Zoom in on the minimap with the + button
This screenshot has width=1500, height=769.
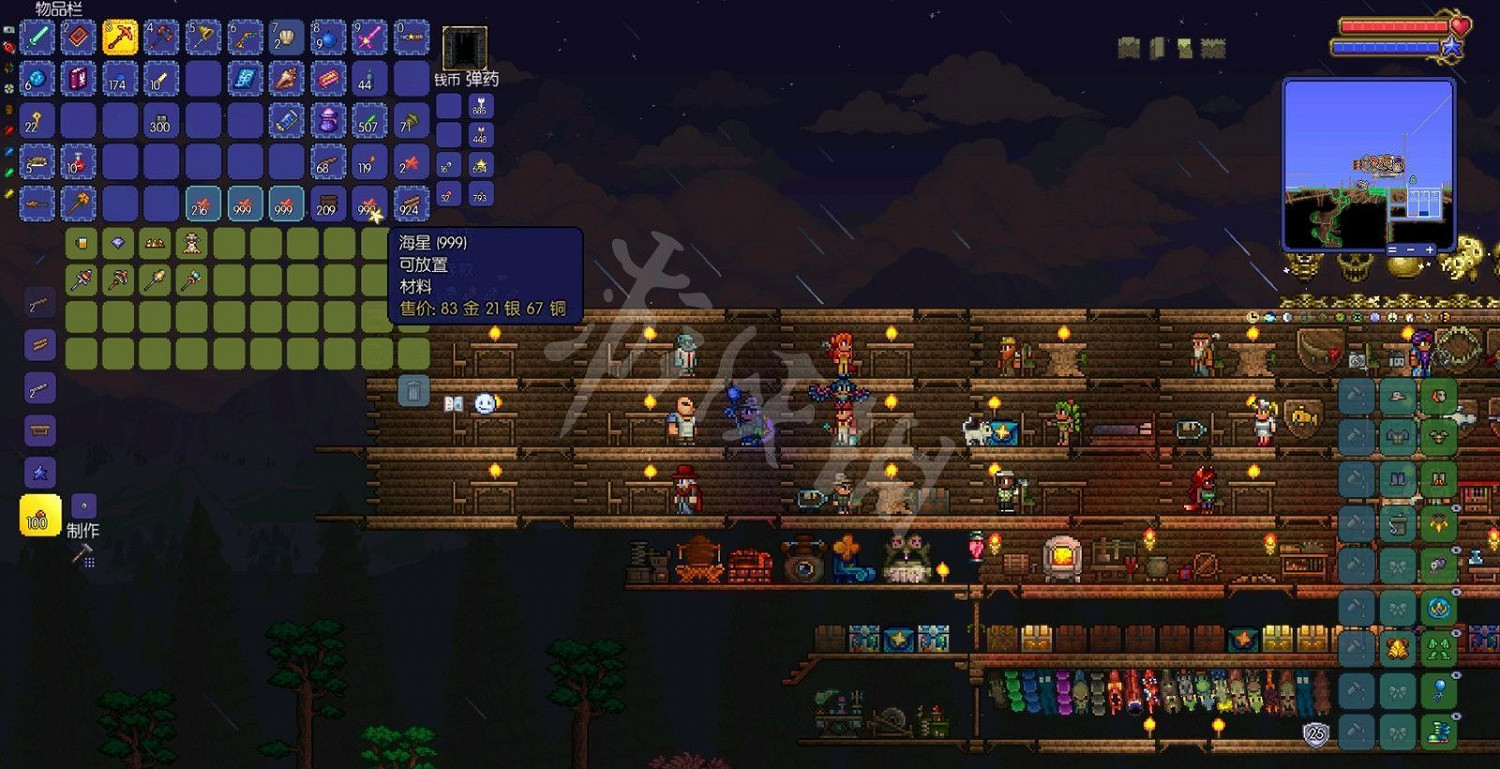pyautogui.click(x=1430, y=250)
